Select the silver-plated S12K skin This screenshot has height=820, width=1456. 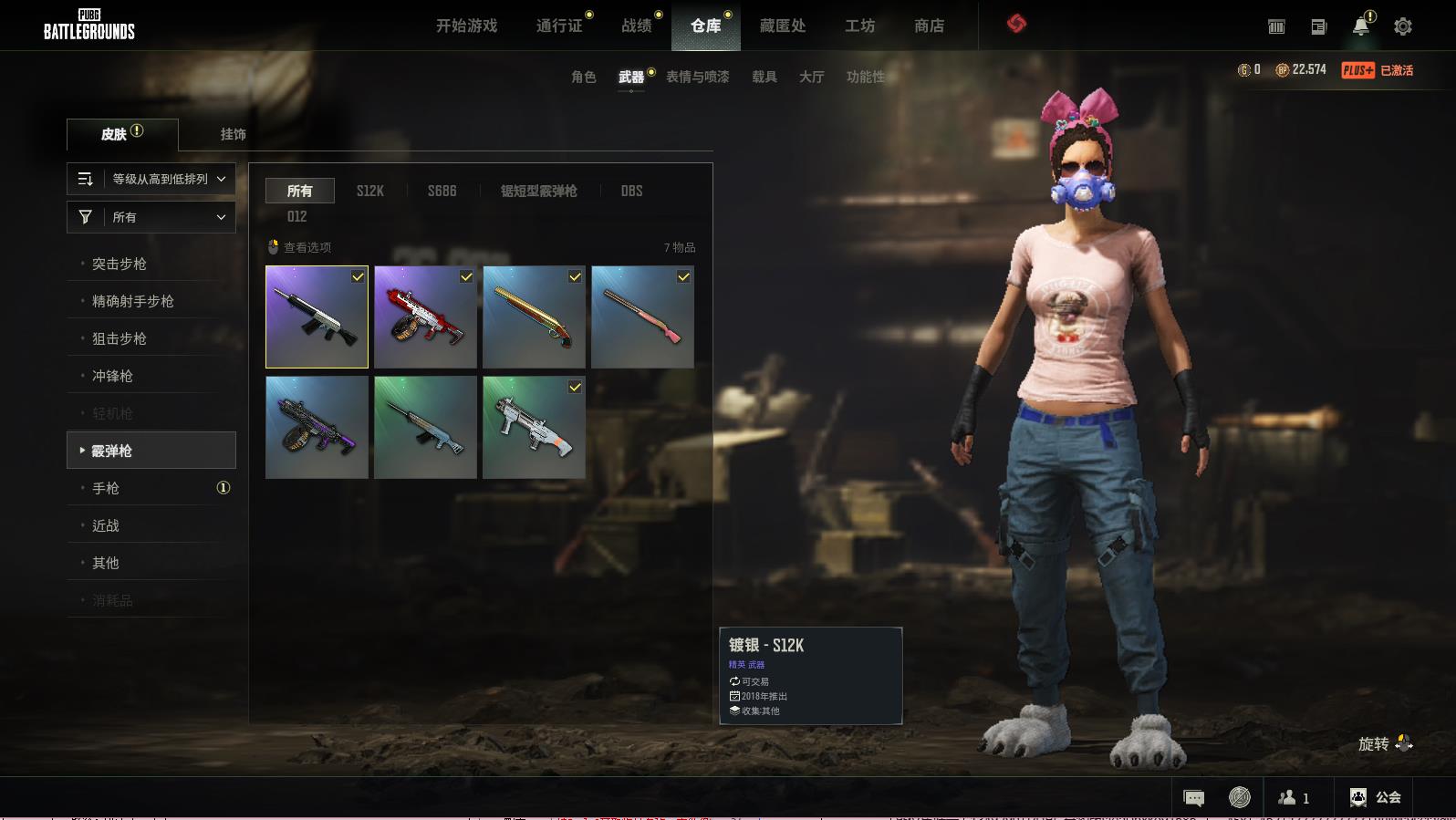(x=317, y=317)
